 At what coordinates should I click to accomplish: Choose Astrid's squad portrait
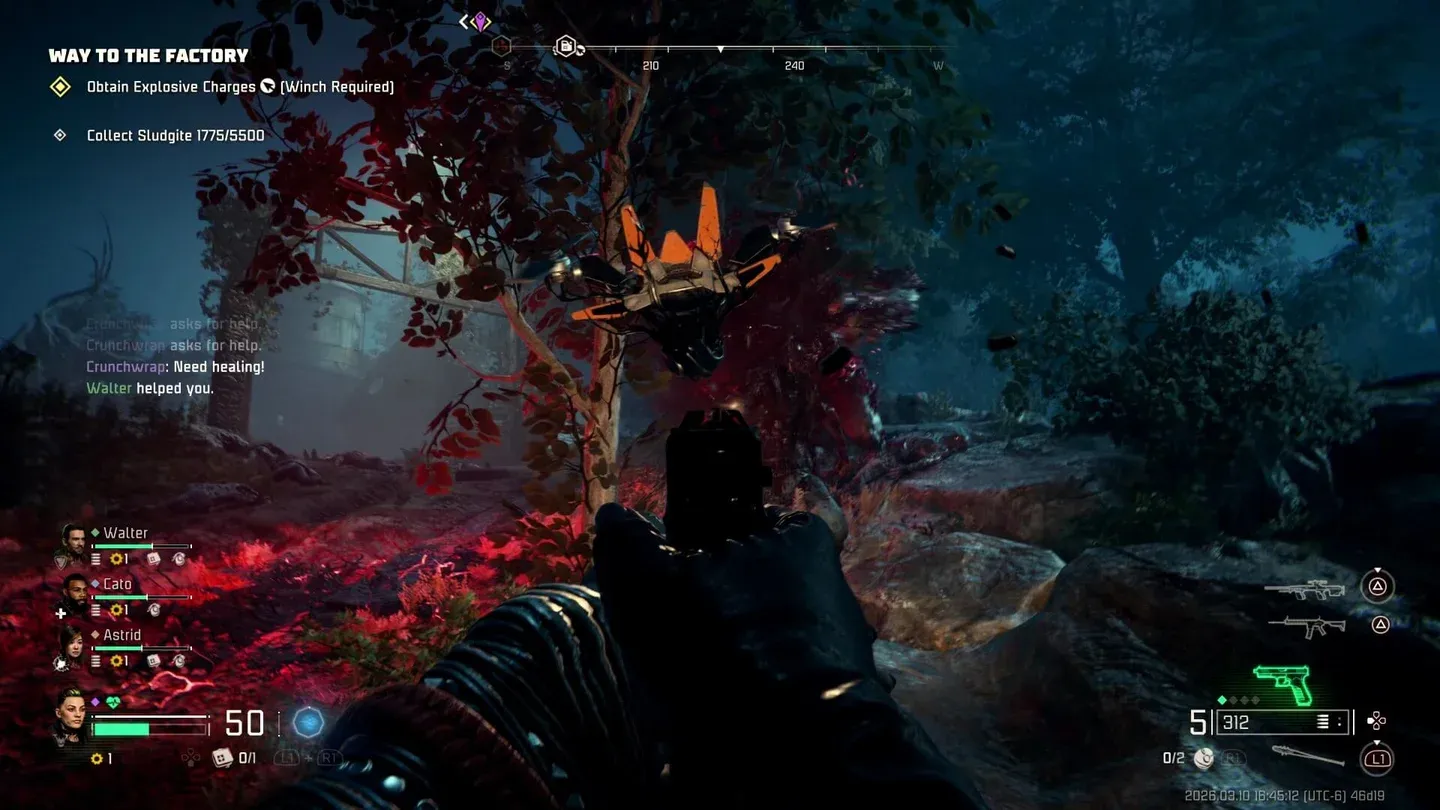coord(74,646)
